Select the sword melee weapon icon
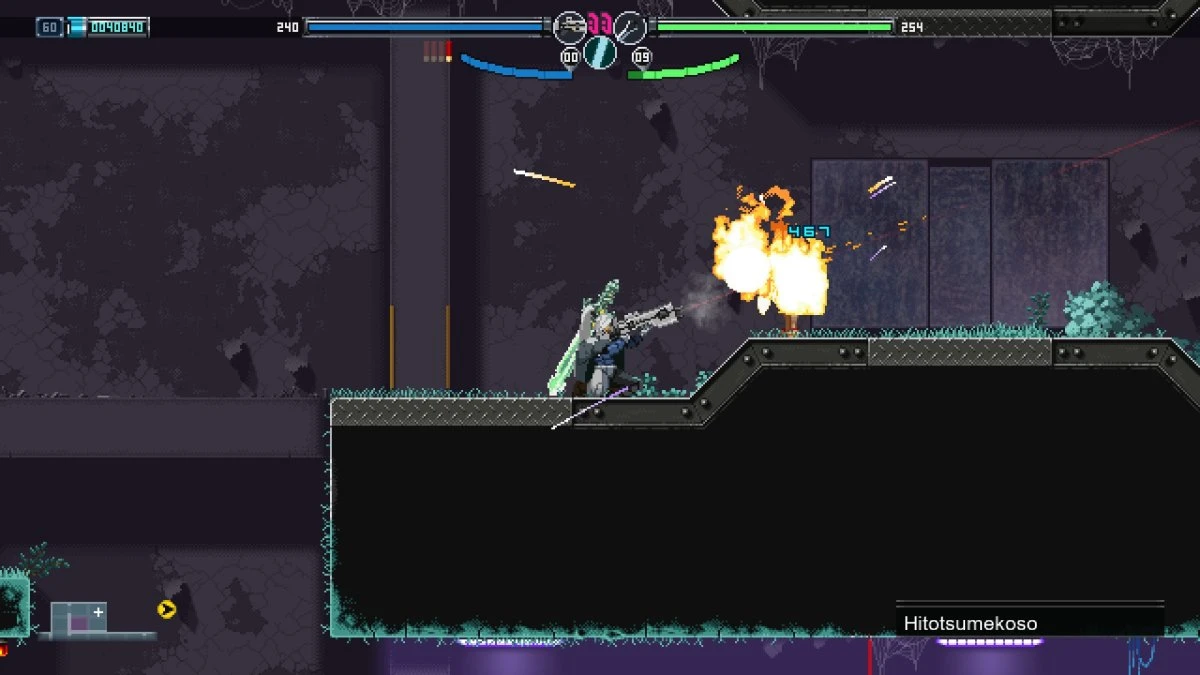Screen dimensions: 1200x675 coord(630,26)
